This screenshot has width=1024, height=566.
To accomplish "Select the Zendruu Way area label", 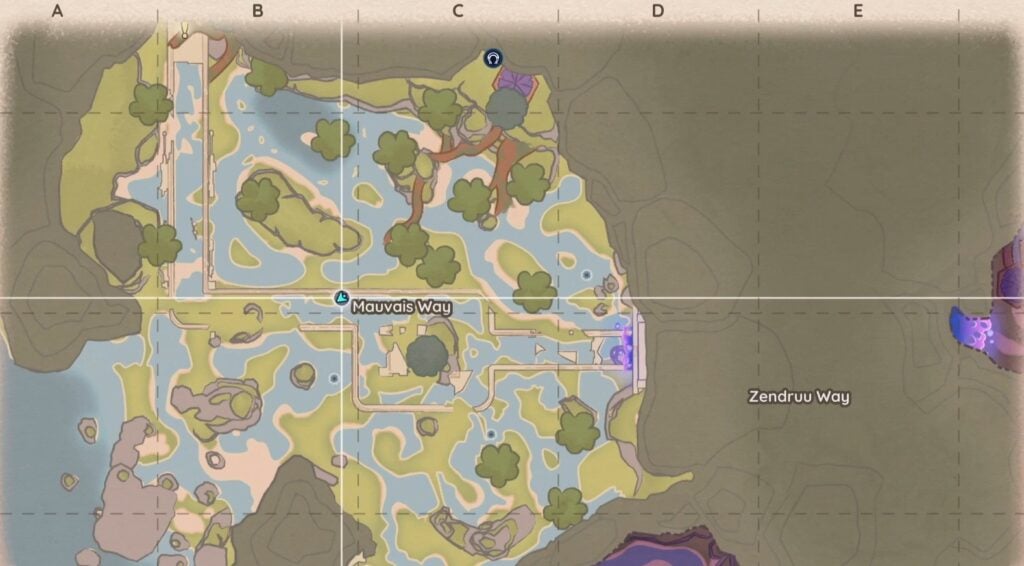I will (x=799, y=397).
